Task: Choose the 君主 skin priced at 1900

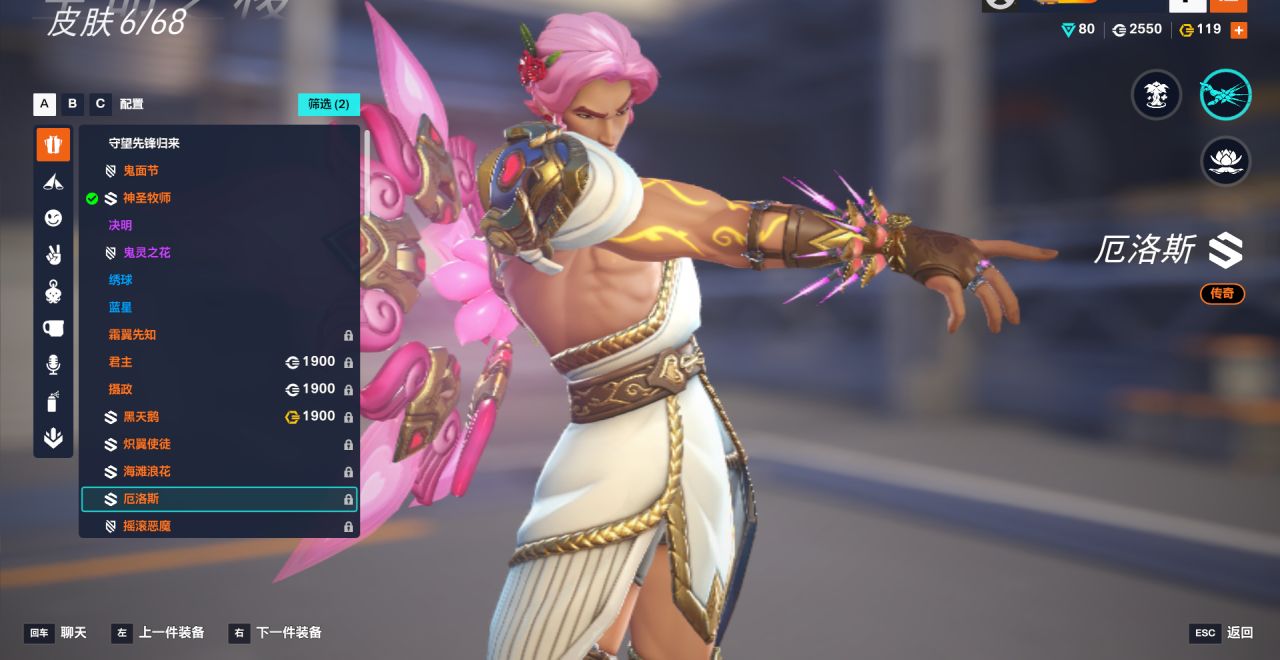Action: [x=120, y=362]
